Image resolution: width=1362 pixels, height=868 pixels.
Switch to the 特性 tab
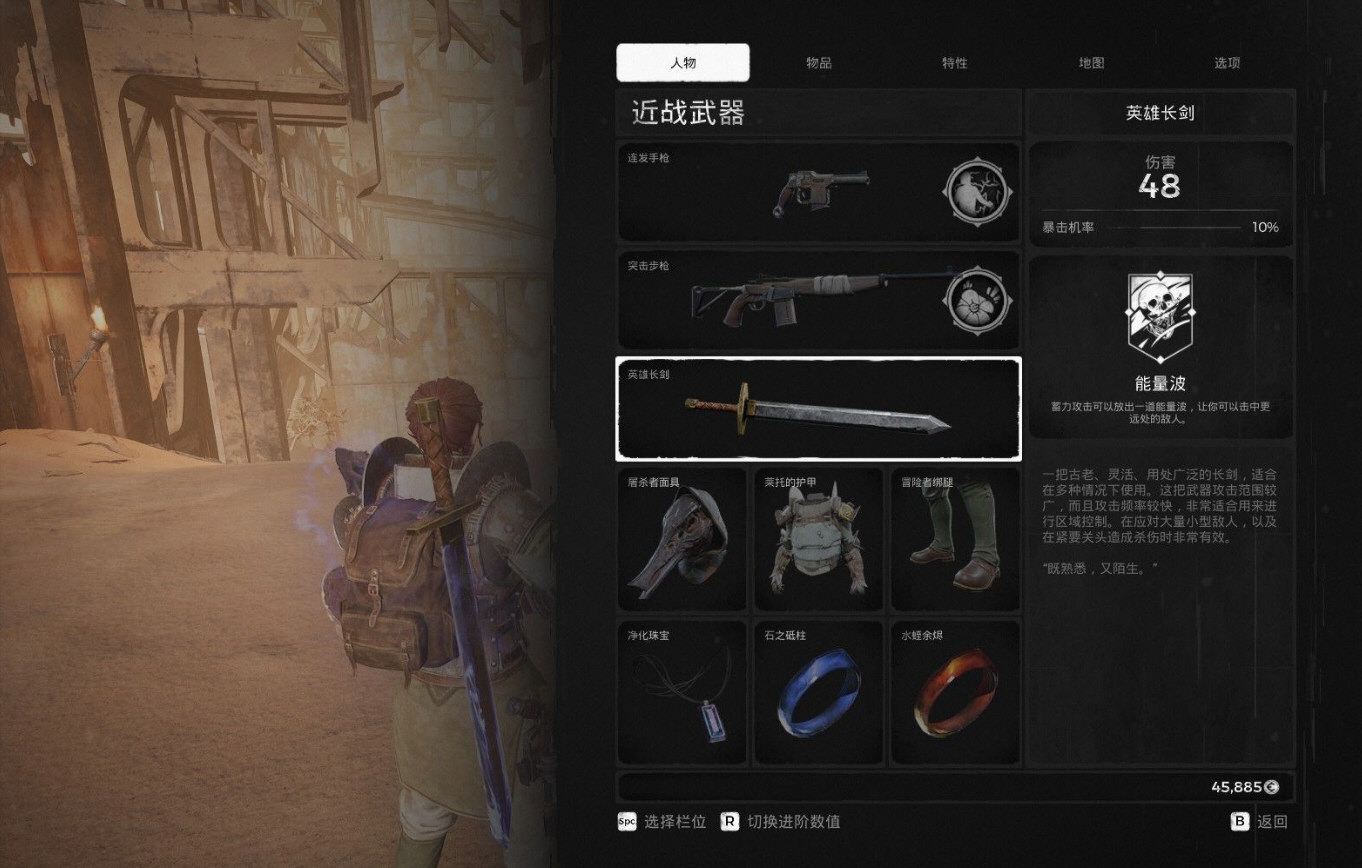[x=955, y=63]
